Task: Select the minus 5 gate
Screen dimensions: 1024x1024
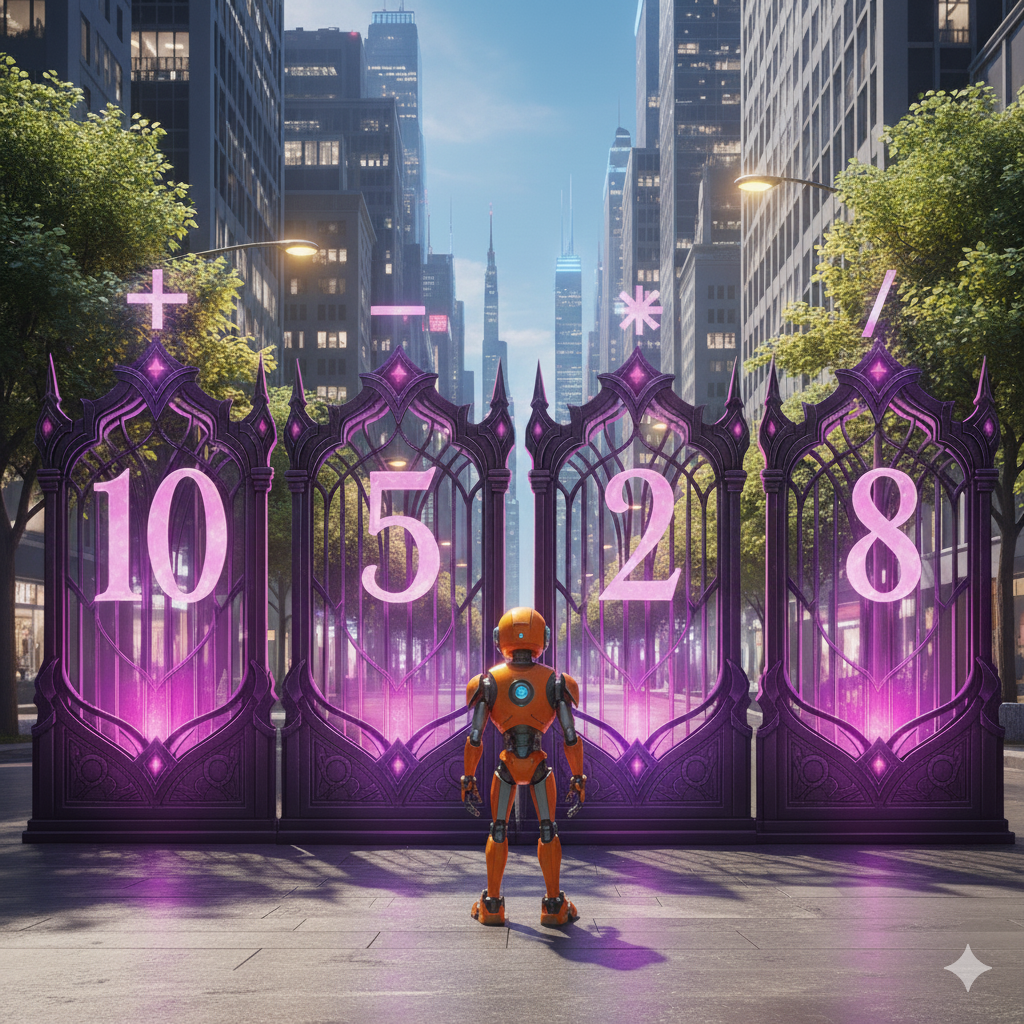Action: 399,560
